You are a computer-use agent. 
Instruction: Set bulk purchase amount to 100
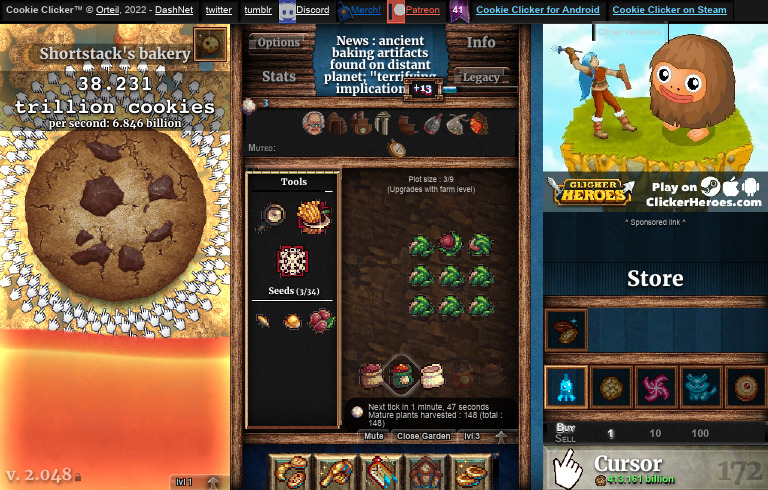coord(700,433)
